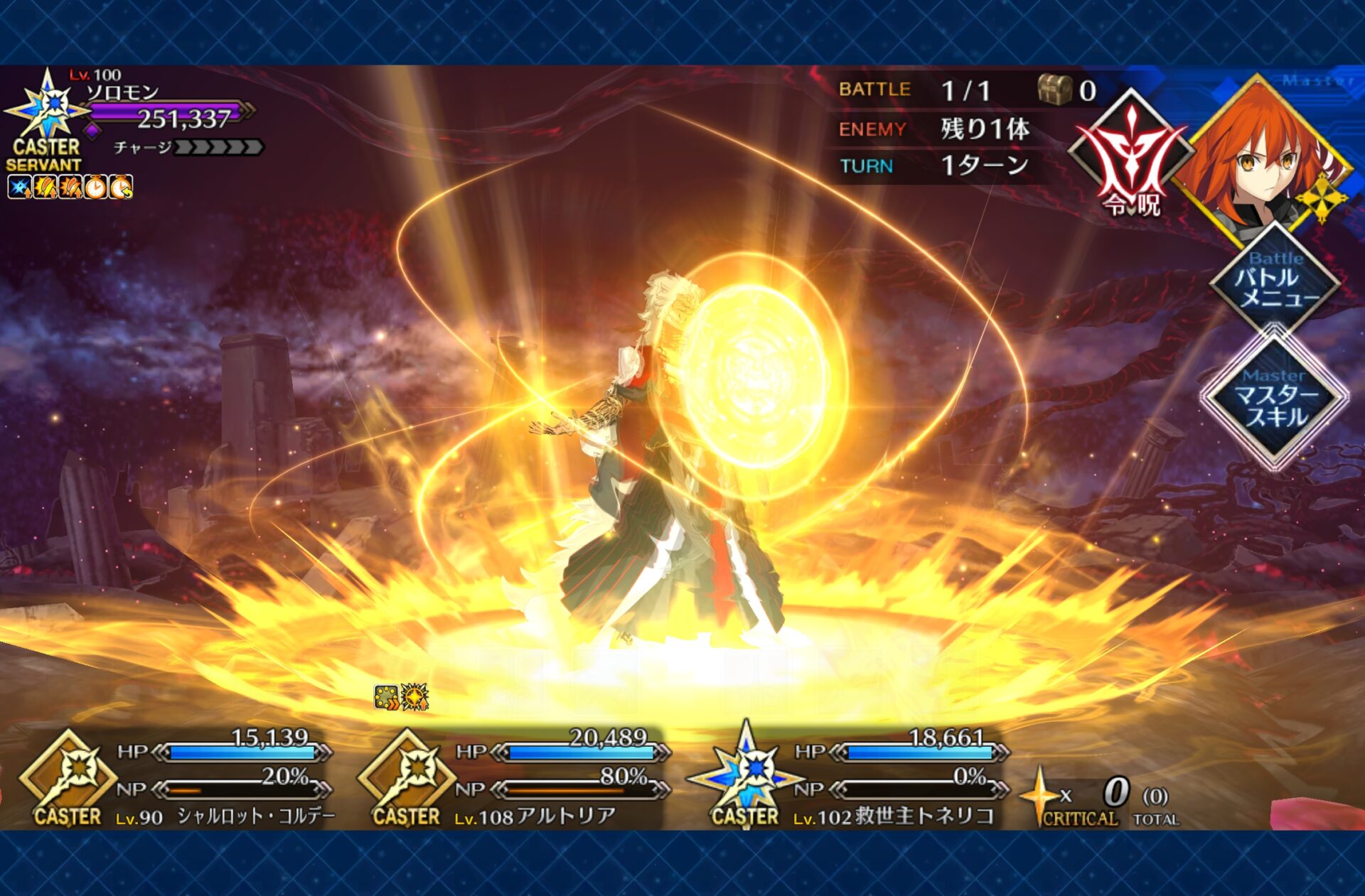Open the Master Skill panel
The width and height of the screenshot is (1365, 896).
1274,398
